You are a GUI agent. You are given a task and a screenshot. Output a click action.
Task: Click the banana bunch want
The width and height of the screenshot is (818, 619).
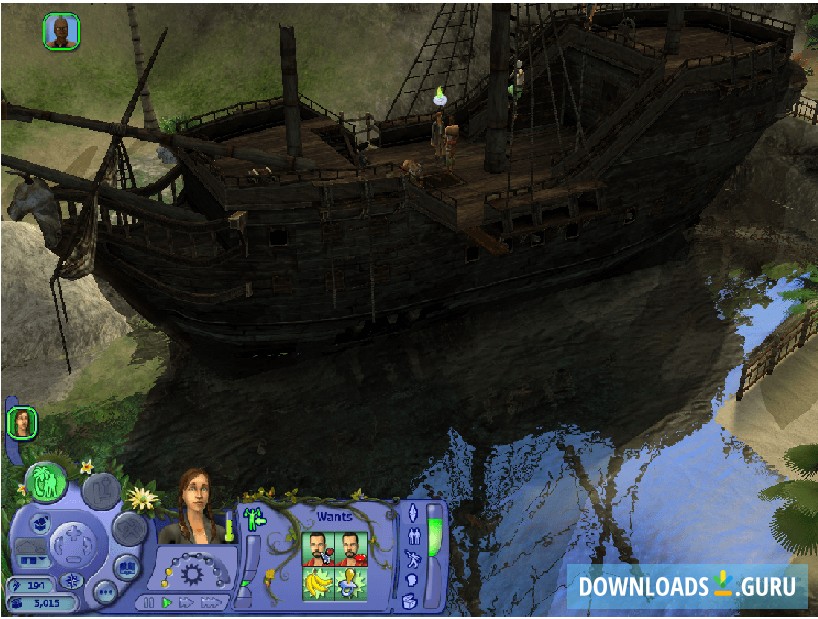(318, 584)
